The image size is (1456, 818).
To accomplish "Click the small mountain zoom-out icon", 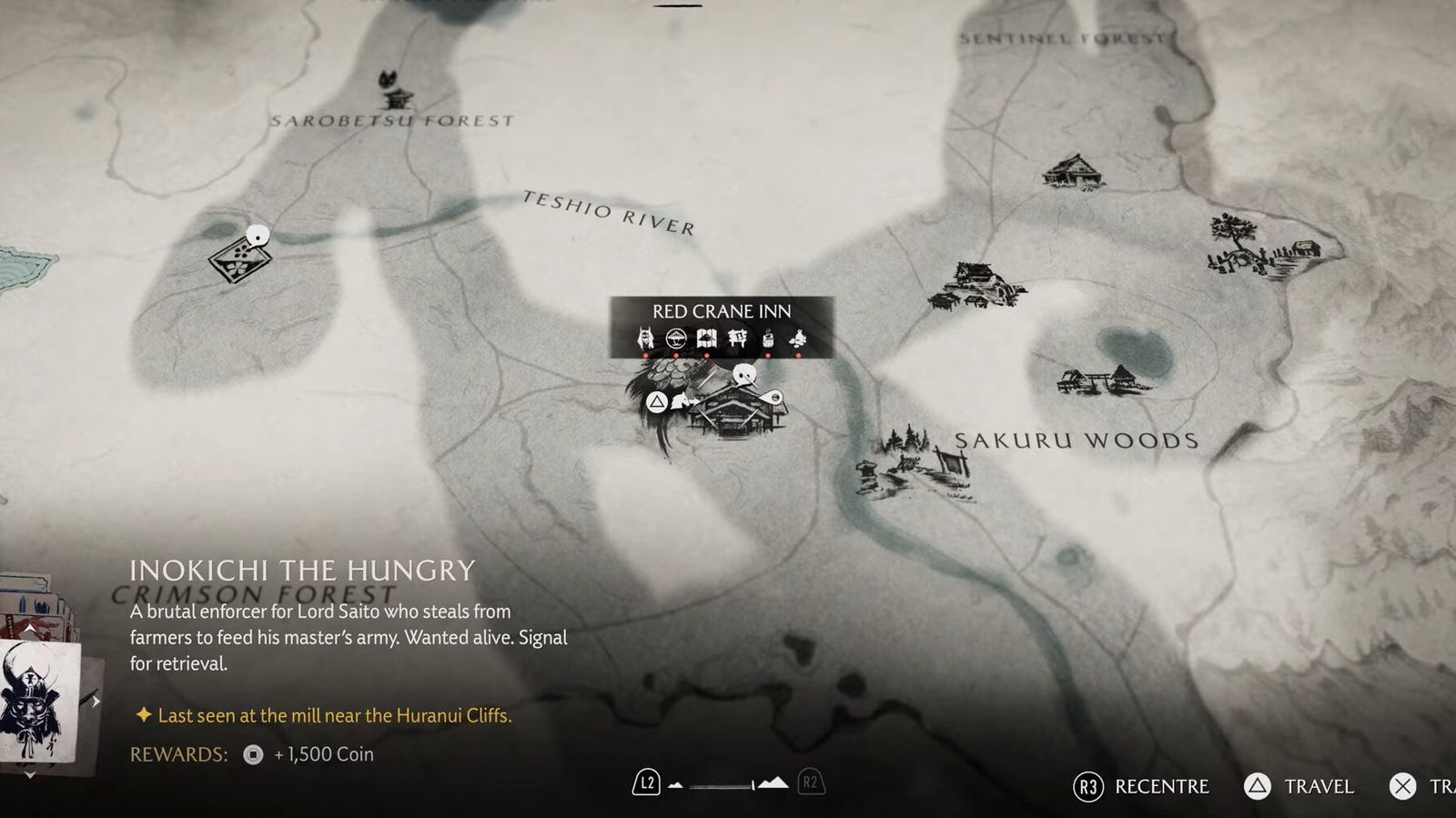I will click(x=675, y=784).
